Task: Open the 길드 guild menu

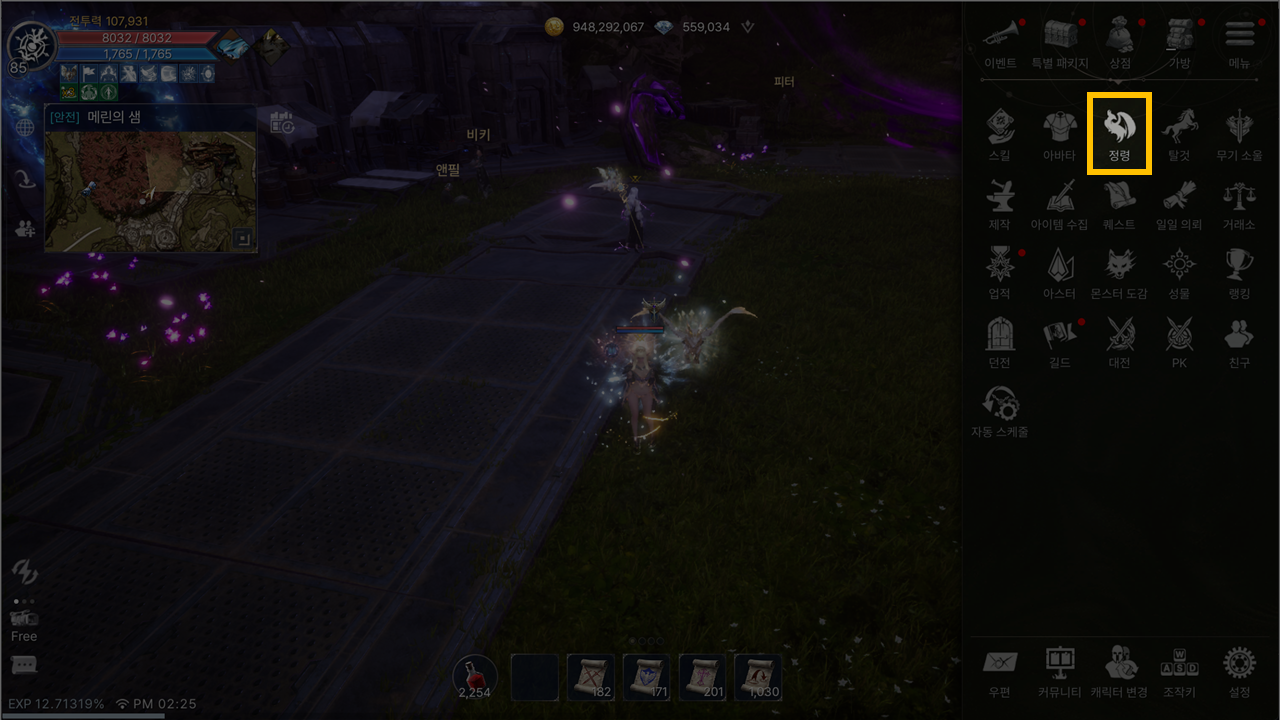Action: coord(1059,339)
